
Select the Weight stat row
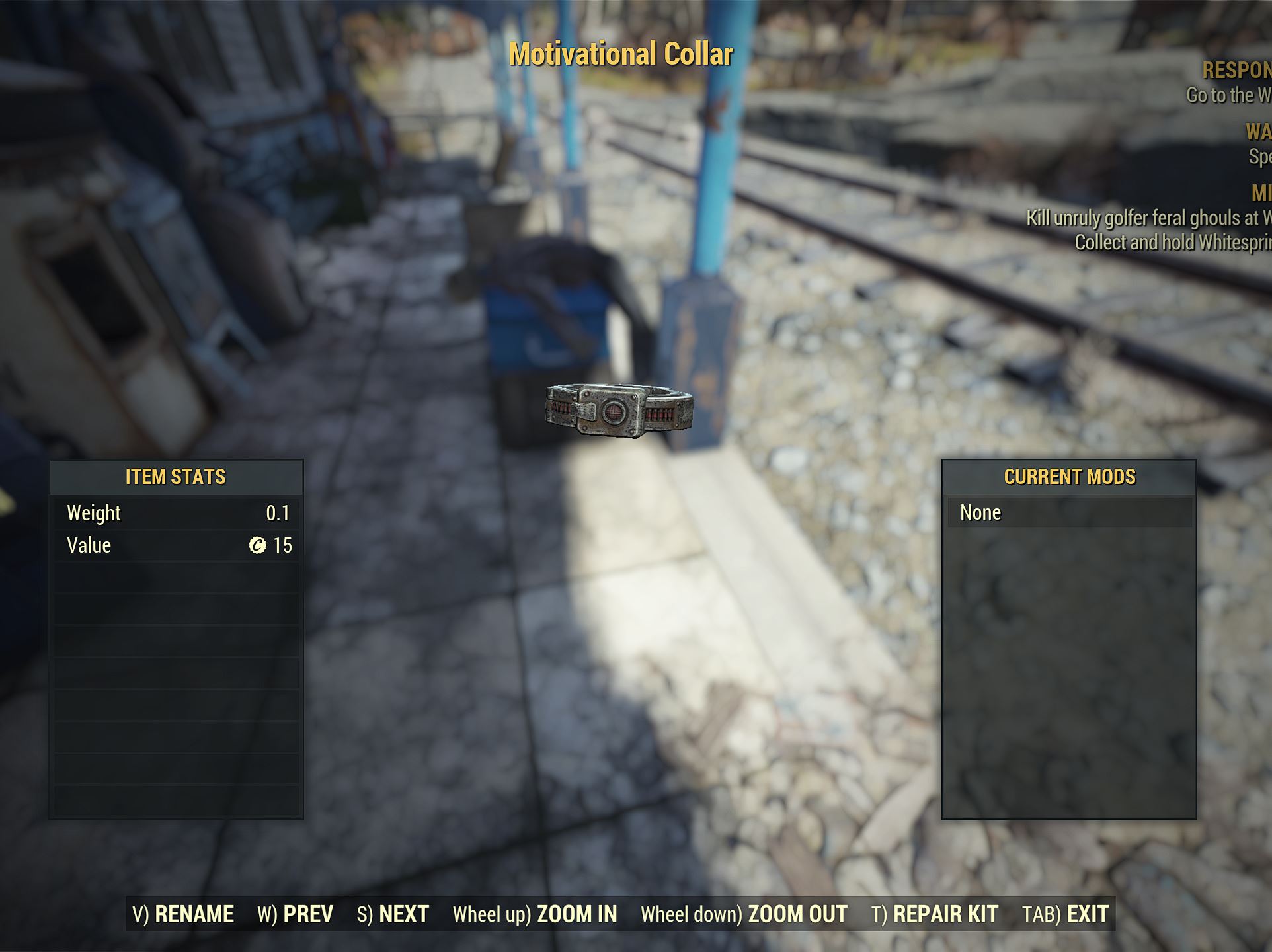click(176, 512)
